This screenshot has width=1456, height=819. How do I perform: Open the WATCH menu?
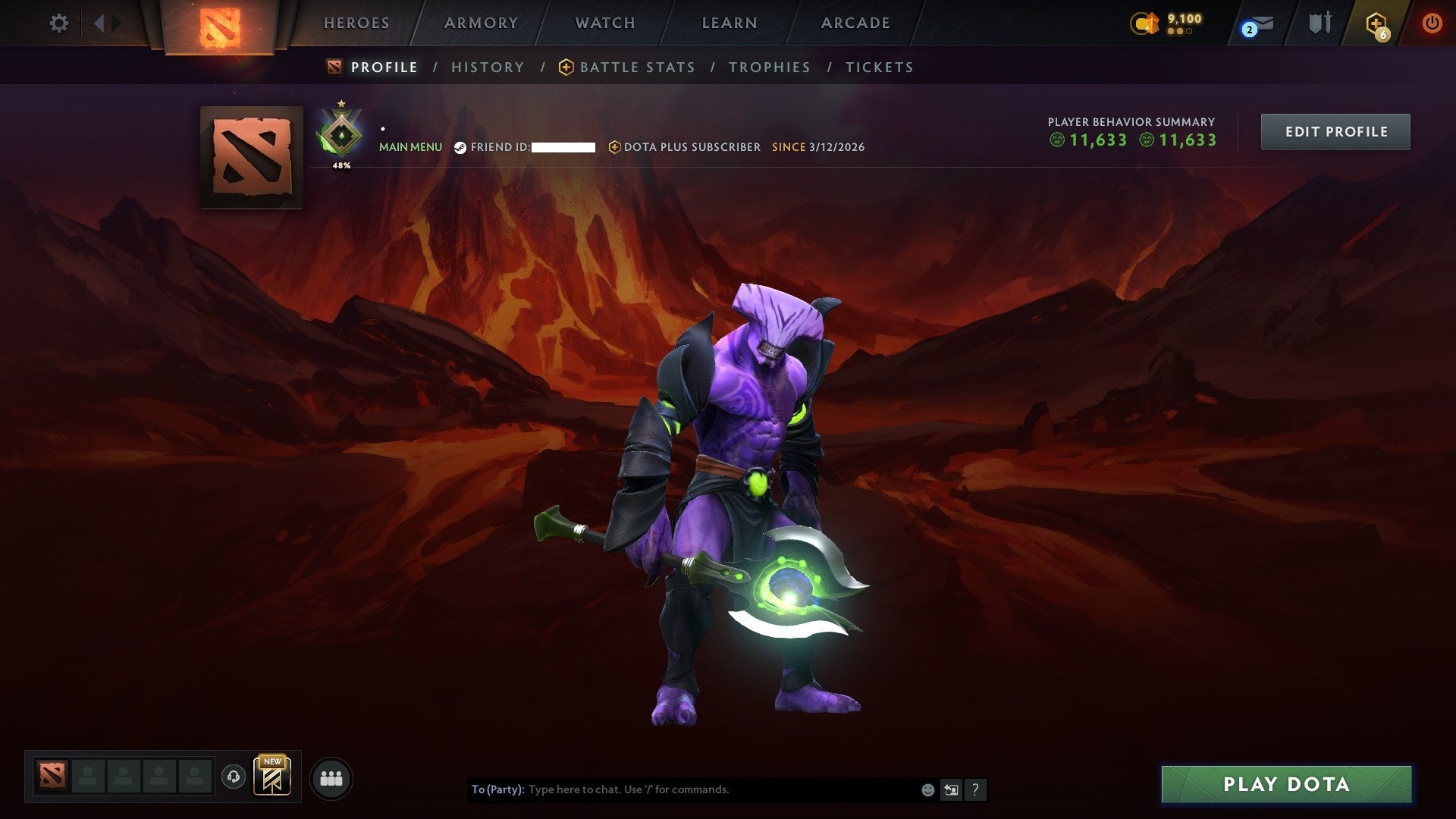click(x=604, y=23)
